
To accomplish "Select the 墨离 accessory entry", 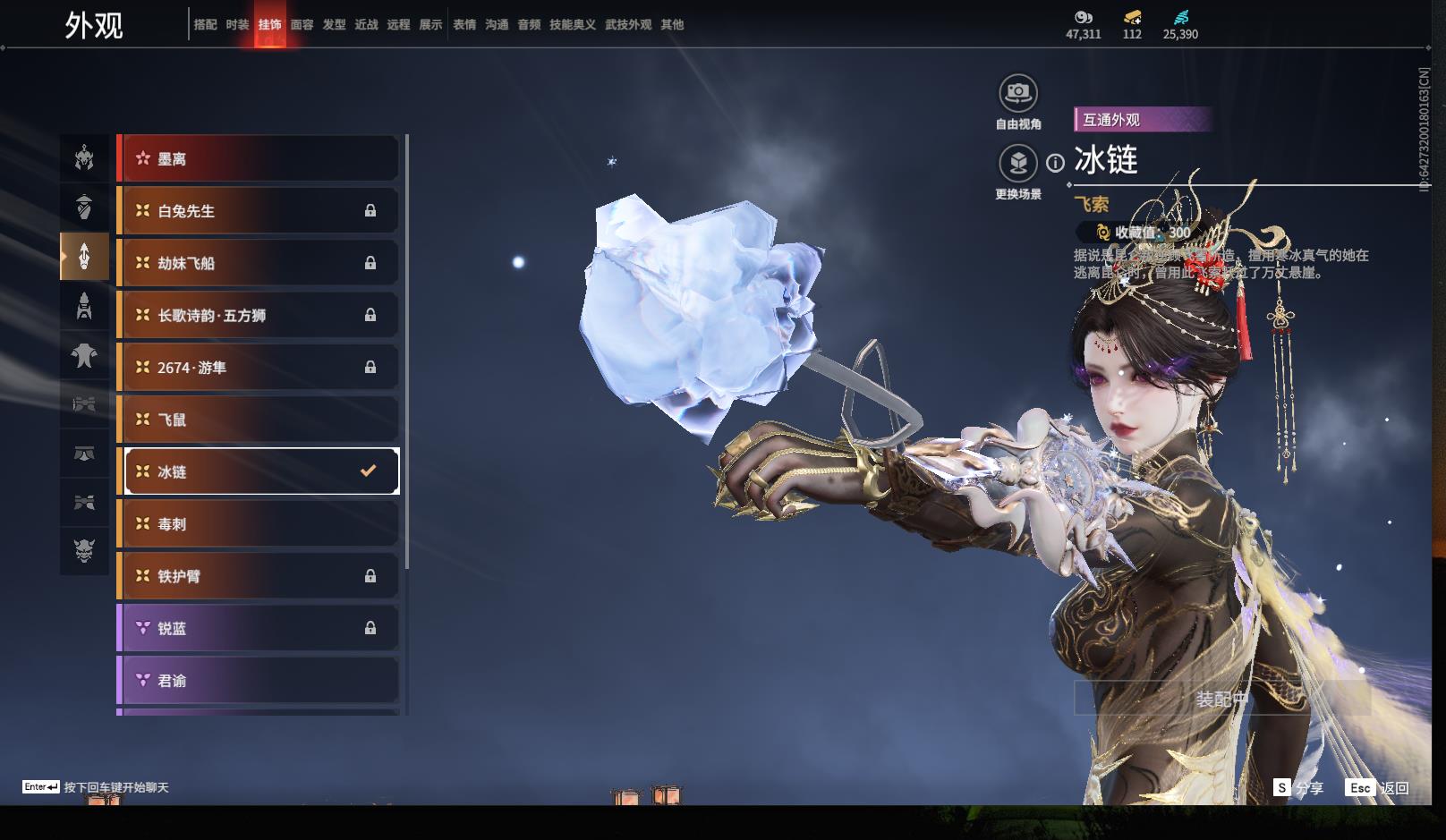I will pyautogui.click(x=259, y=159).
